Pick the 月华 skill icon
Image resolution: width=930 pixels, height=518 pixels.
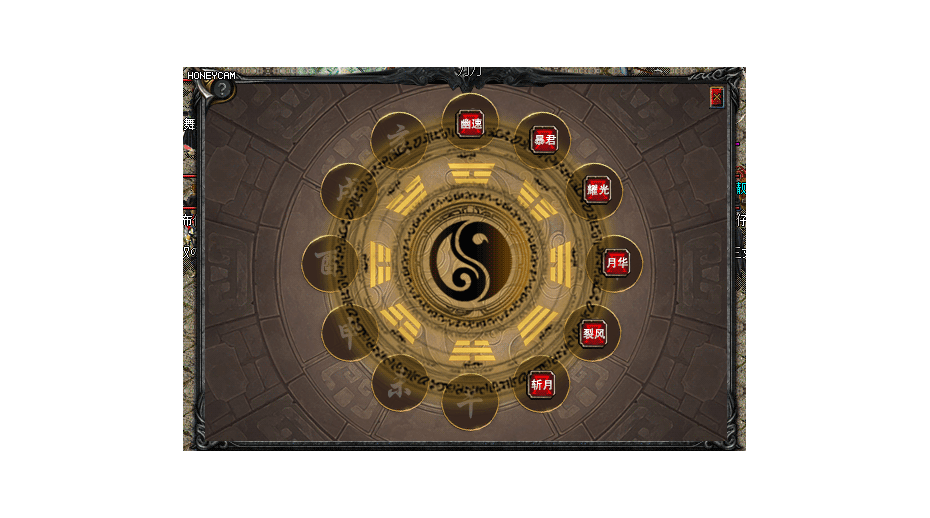point(617,263)
